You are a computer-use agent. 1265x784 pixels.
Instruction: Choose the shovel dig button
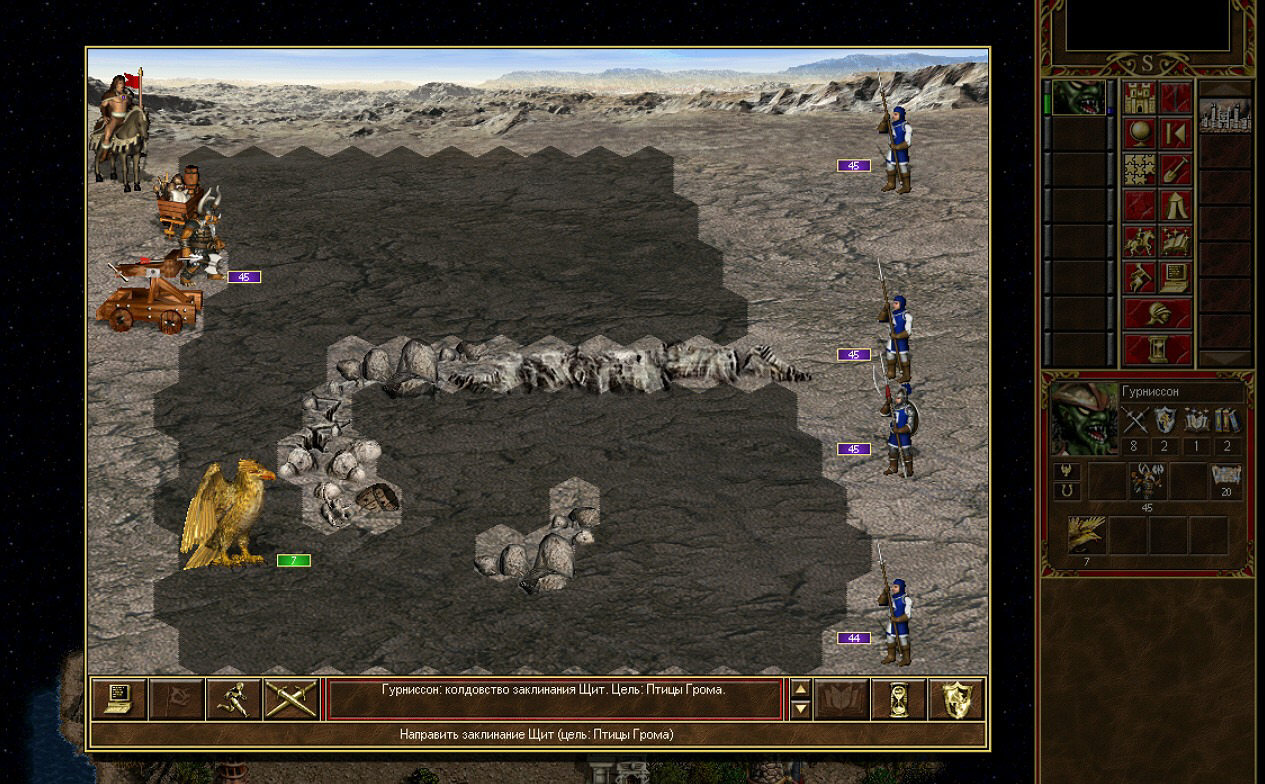point(1176,170)
